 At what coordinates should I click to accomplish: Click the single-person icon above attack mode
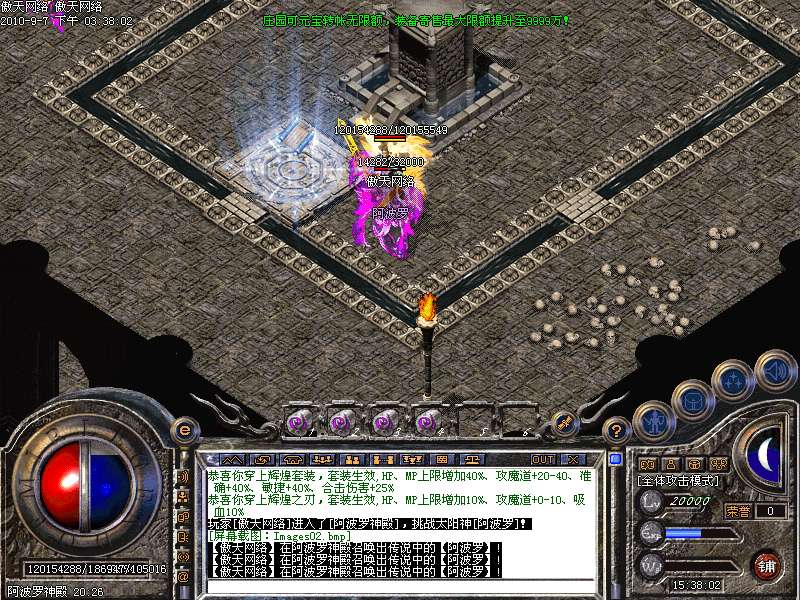click(671, 464)
